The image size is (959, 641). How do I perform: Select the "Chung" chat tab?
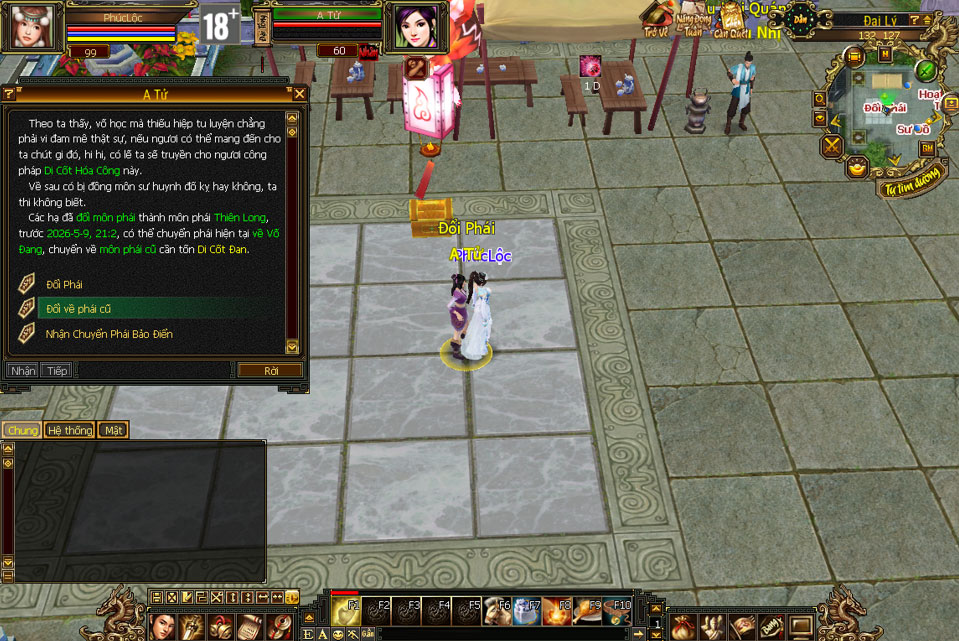coord(21,430)
